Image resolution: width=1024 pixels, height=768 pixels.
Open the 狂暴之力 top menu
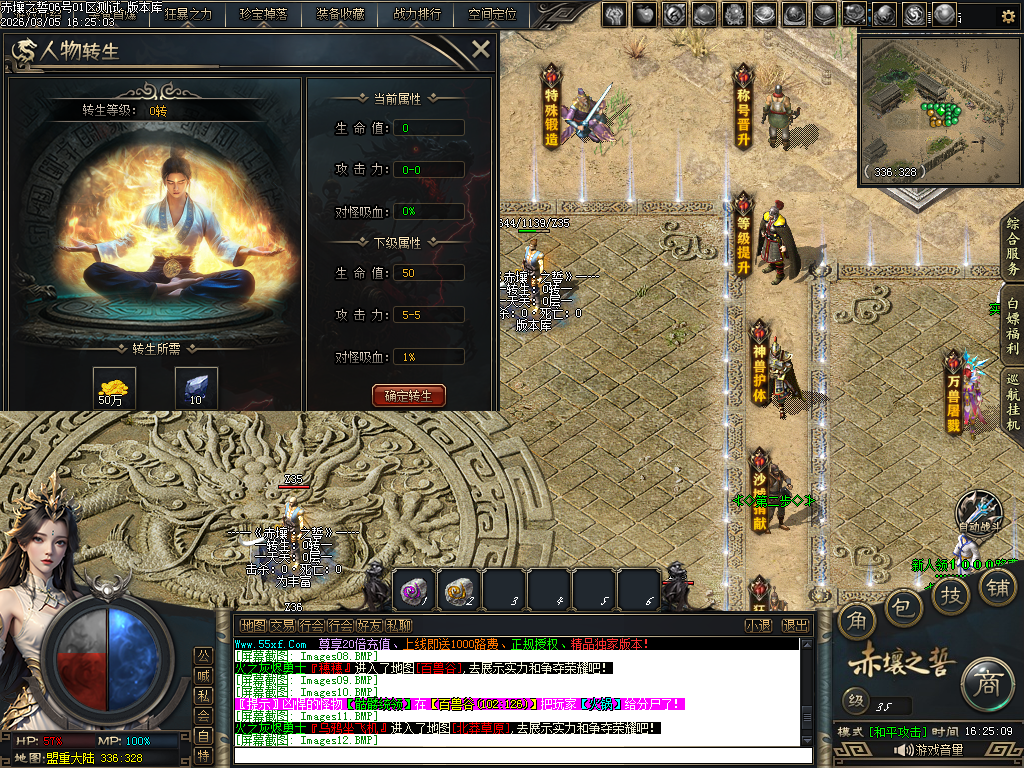[x=188, y=15]
